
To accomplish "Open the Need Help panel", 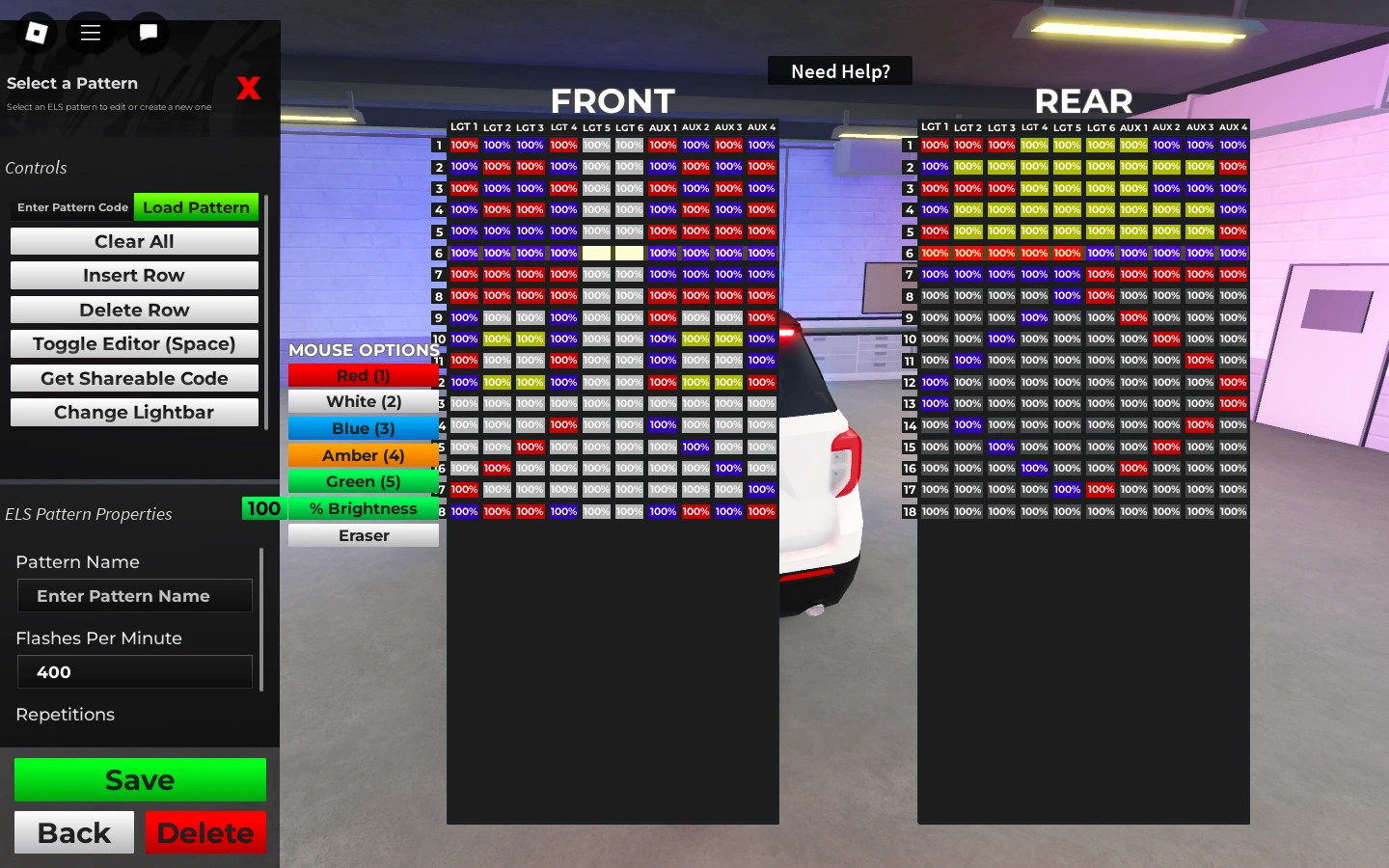I will pyautogui.click(x=839, y=70).
